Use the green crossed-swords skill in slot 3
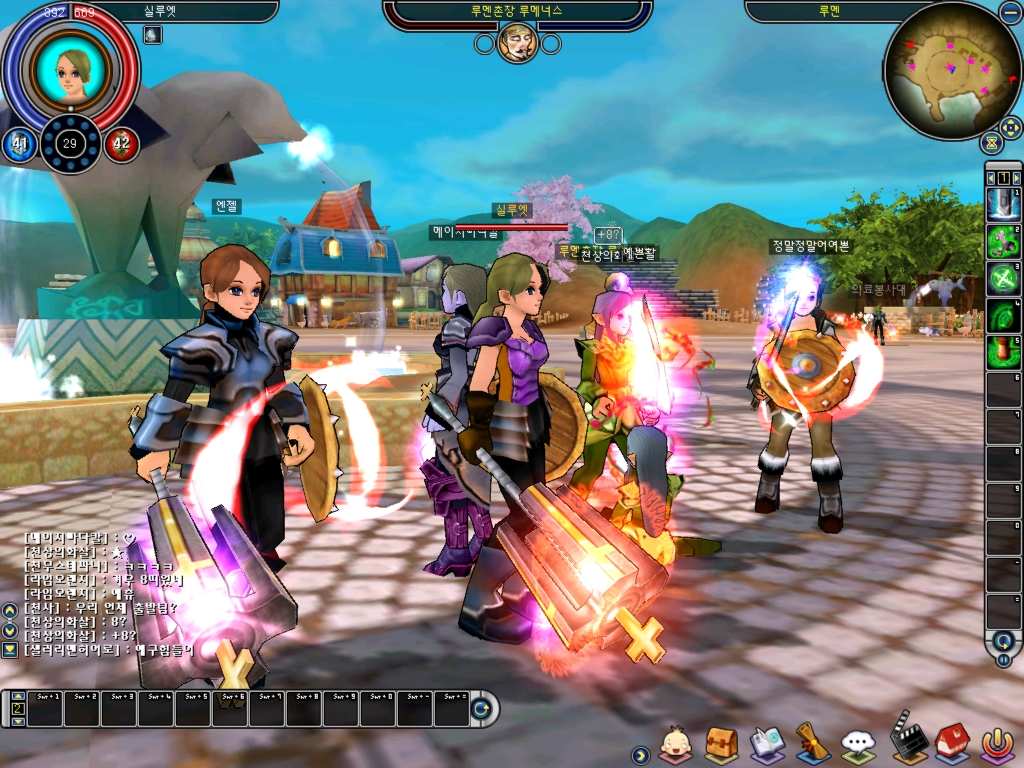 (1003, 279)
